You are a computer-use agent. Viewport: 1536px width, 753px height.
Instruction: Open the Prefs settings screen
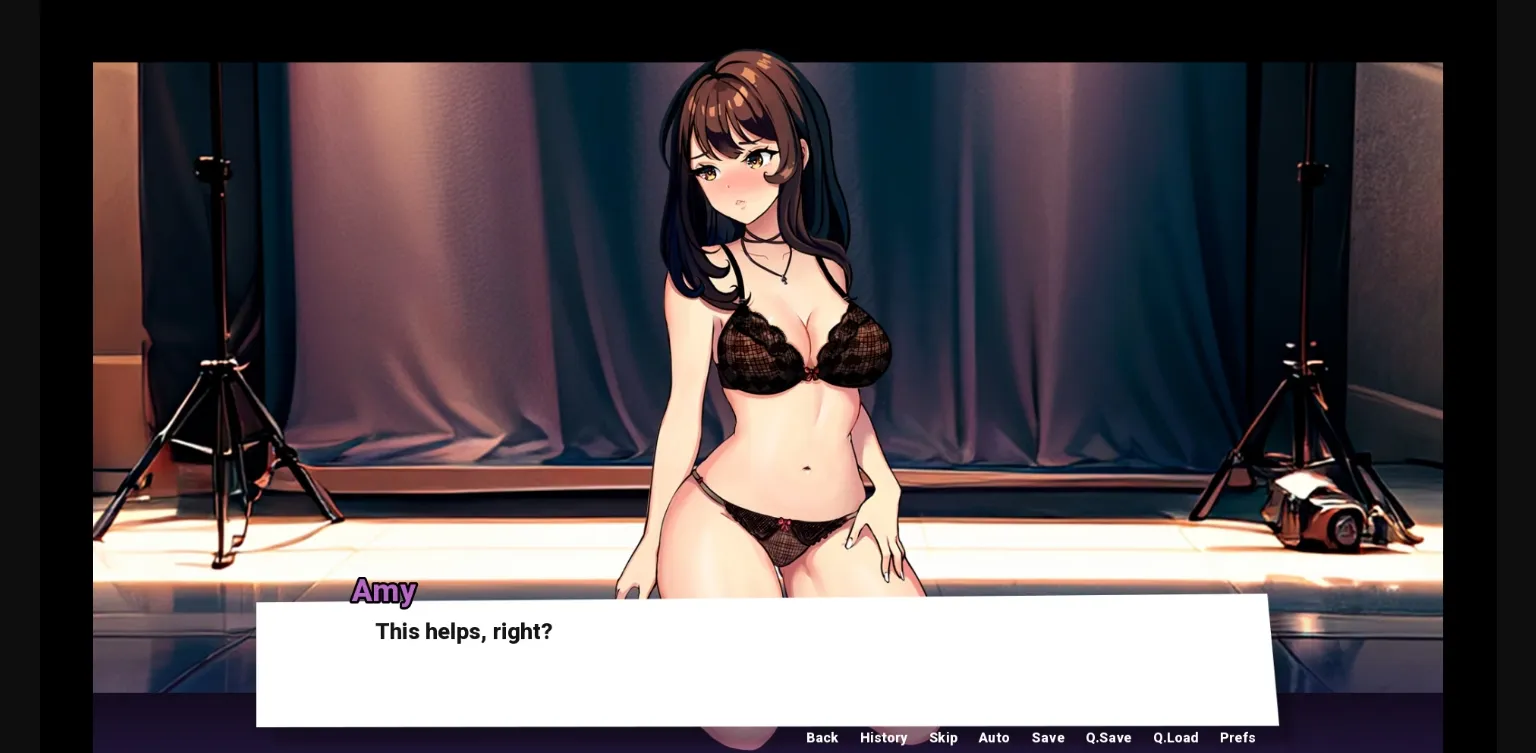click(1237, 738)
